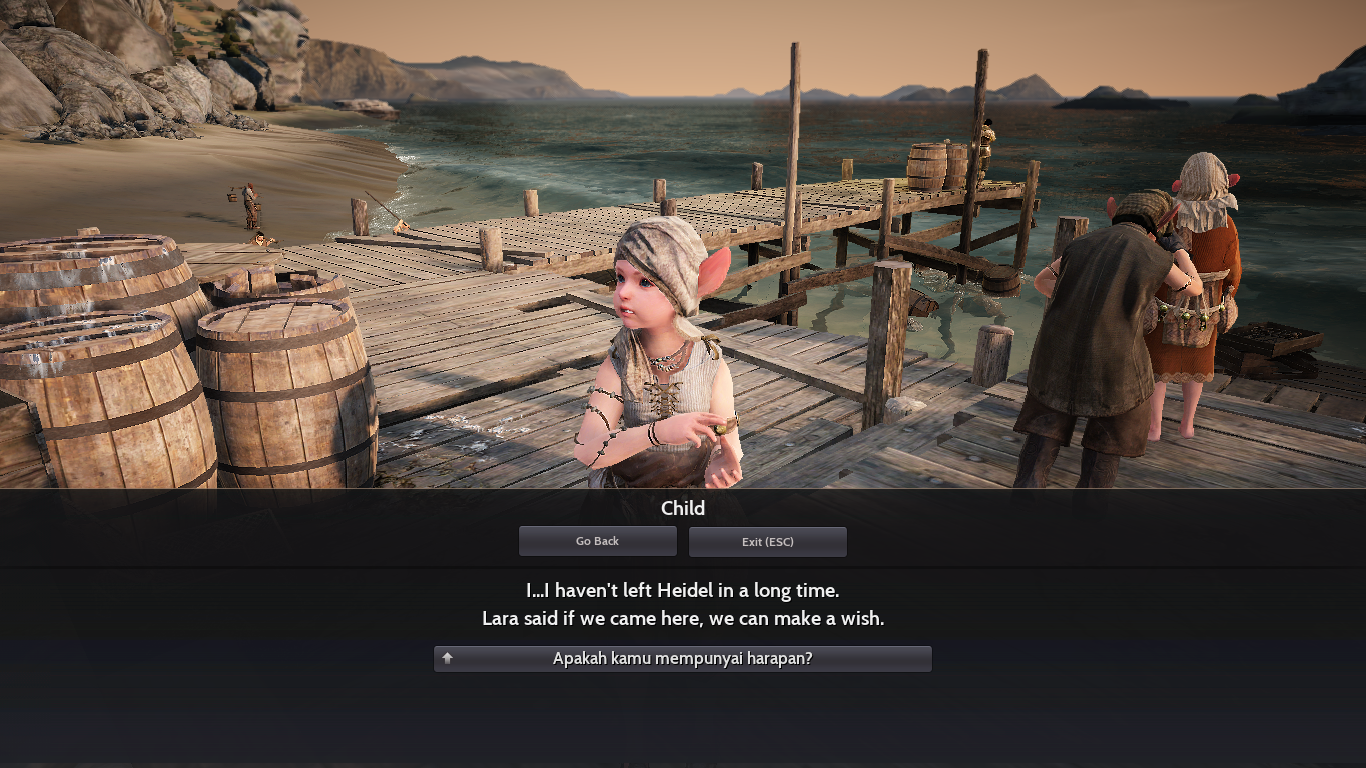
Task: Click the Child's bracelet-covered arm
Action: click(600, 420)
